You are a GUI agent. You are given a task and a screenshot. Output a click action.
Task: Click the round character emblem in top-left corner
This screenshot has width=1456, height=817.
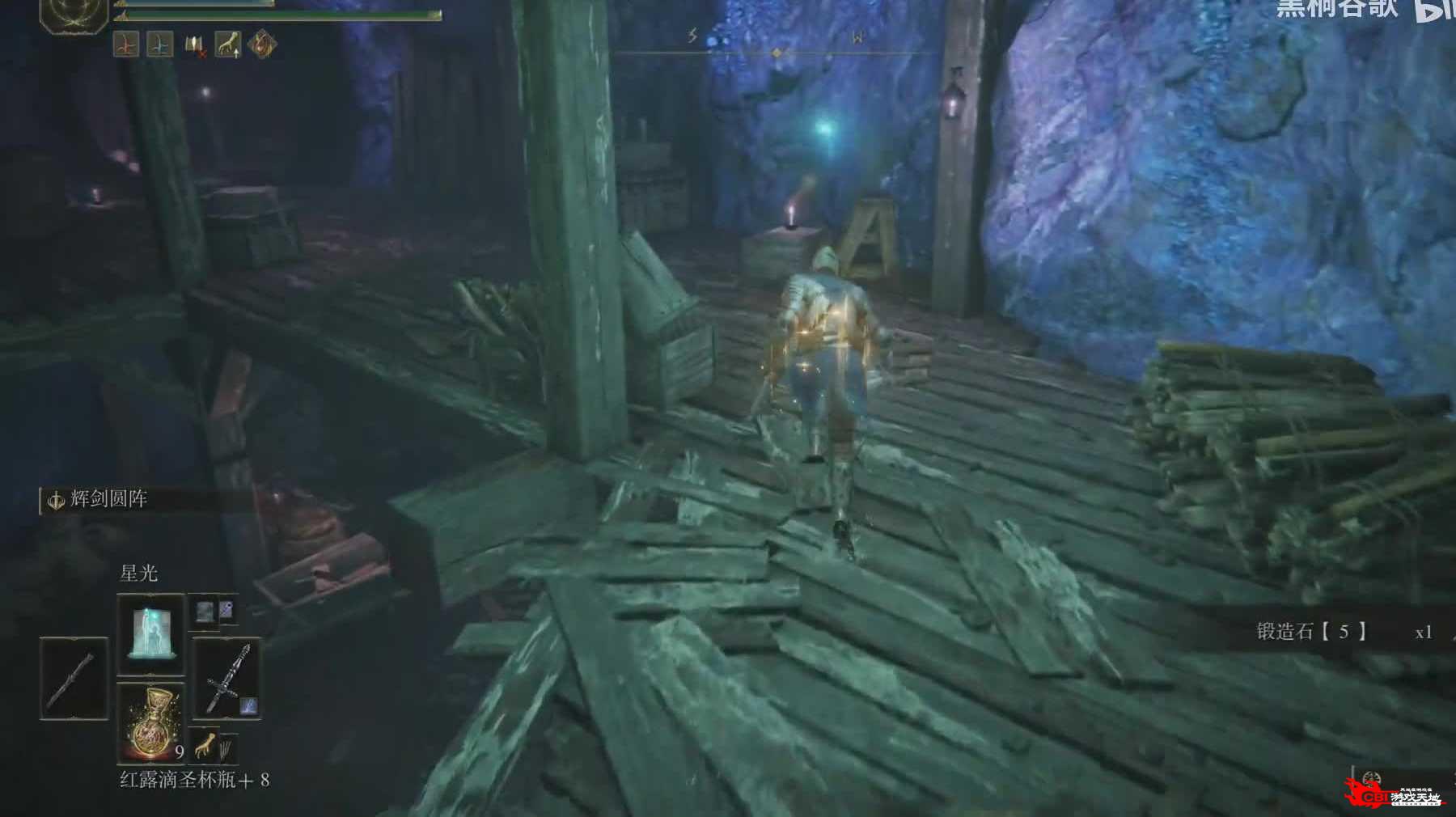[74, 14]
